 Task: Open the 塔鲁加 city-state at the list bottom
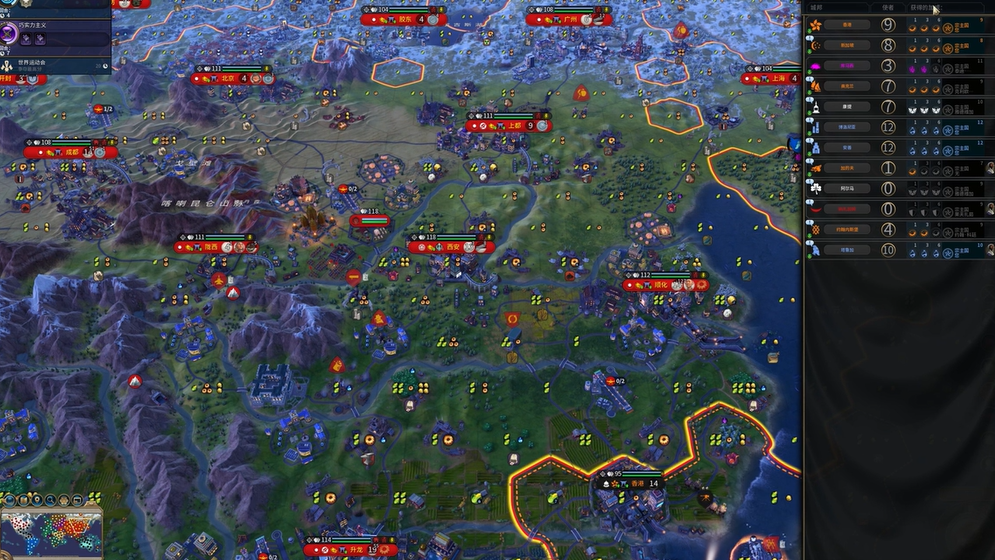[847, 250]
